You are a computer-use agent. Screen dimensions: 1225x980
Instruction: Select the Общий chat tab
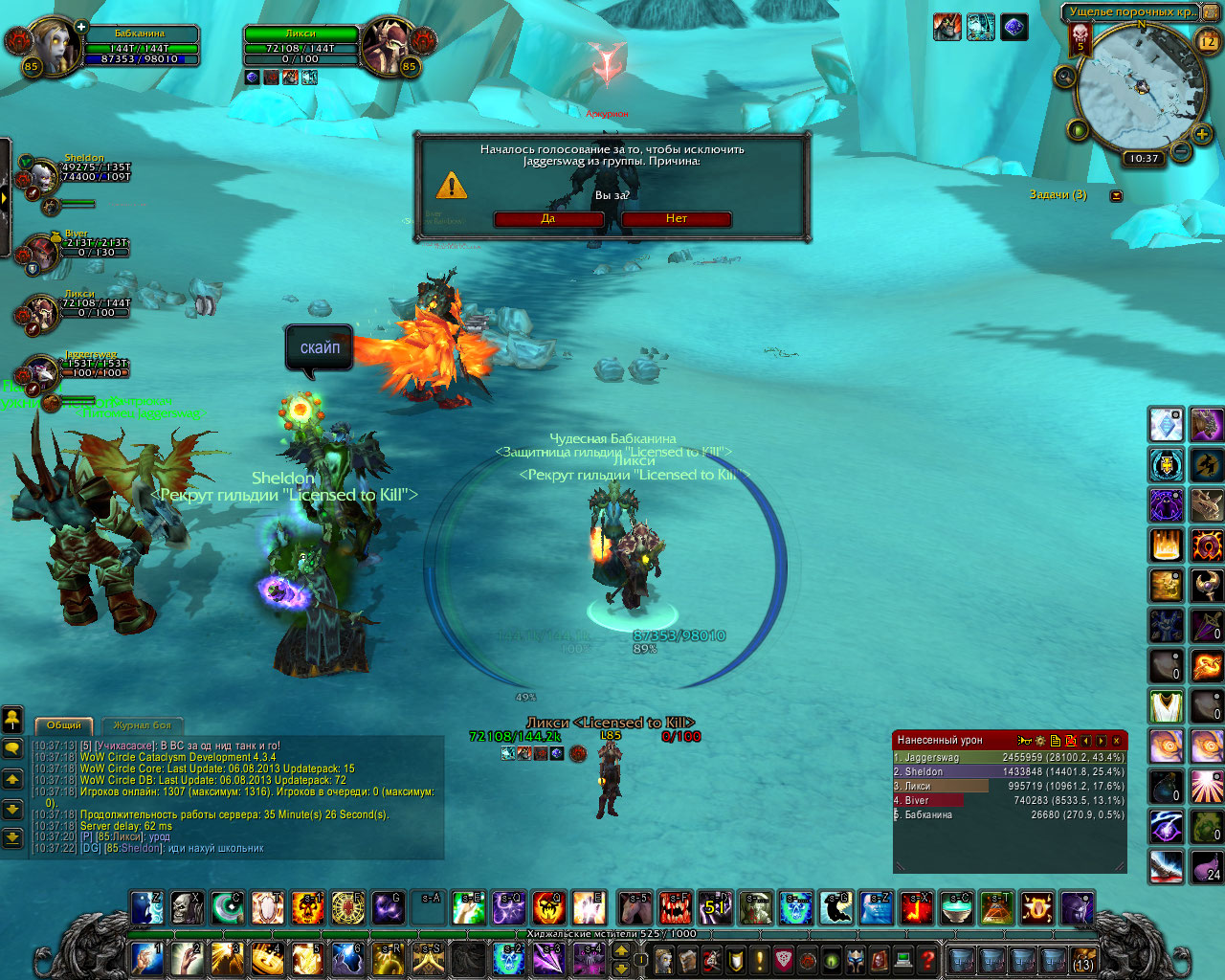tap(64, 725)
